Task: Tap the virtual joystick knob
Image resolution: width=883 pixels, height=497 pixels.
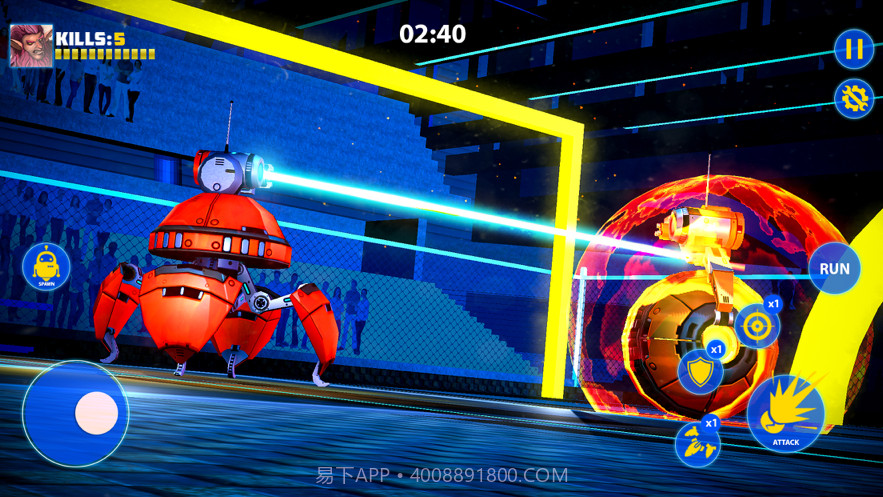Action: pos(97,411)
